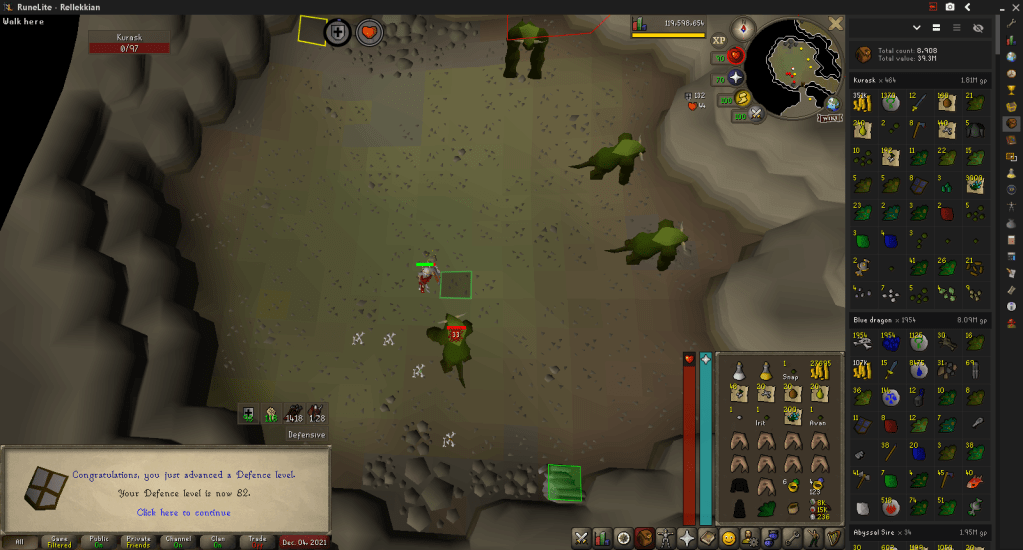Close the RuneLite window

click(x=1011, y=7)
